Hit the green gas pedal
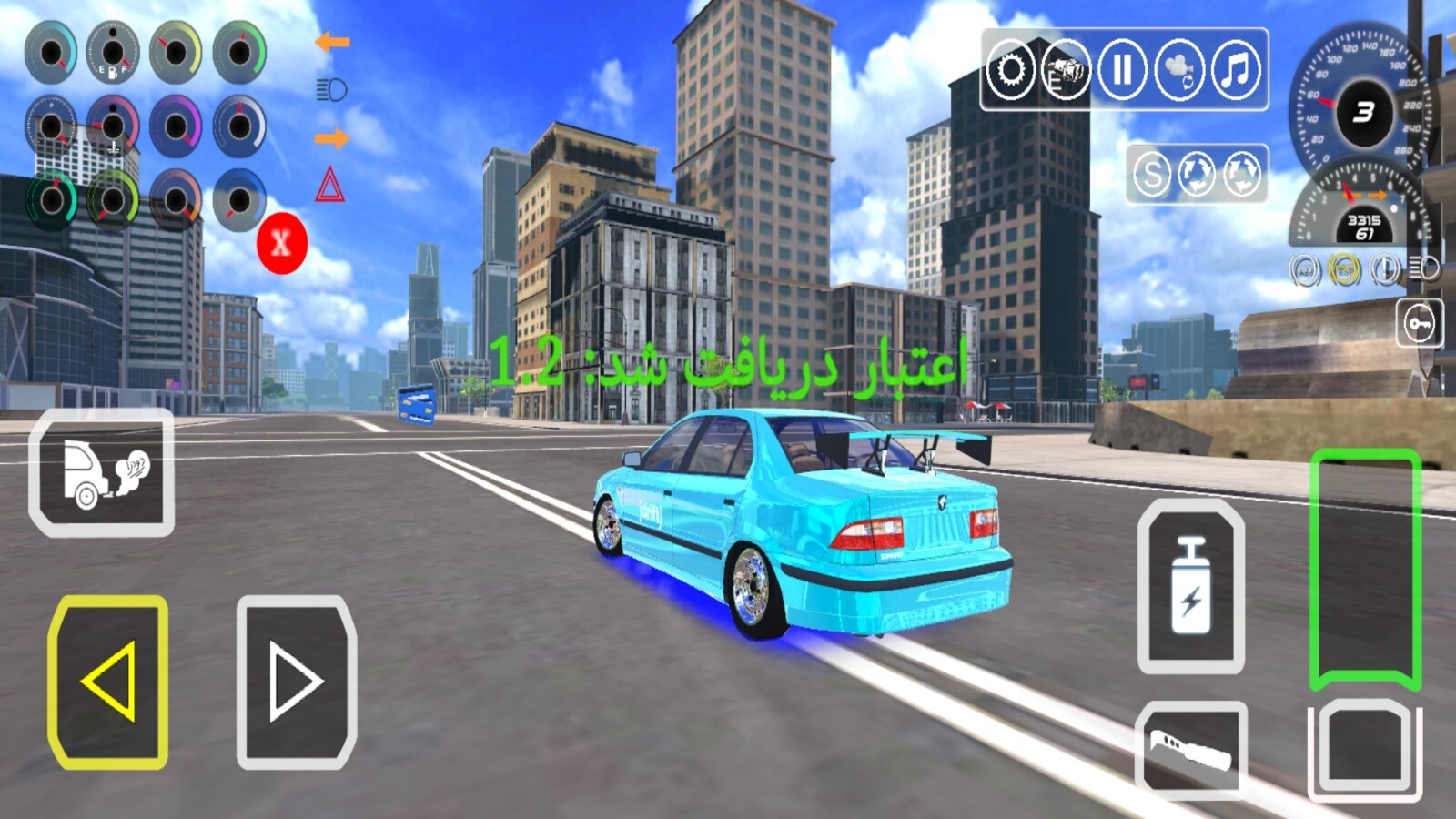The width and height of the screenshot is (1456, 819). (1365, 569)
